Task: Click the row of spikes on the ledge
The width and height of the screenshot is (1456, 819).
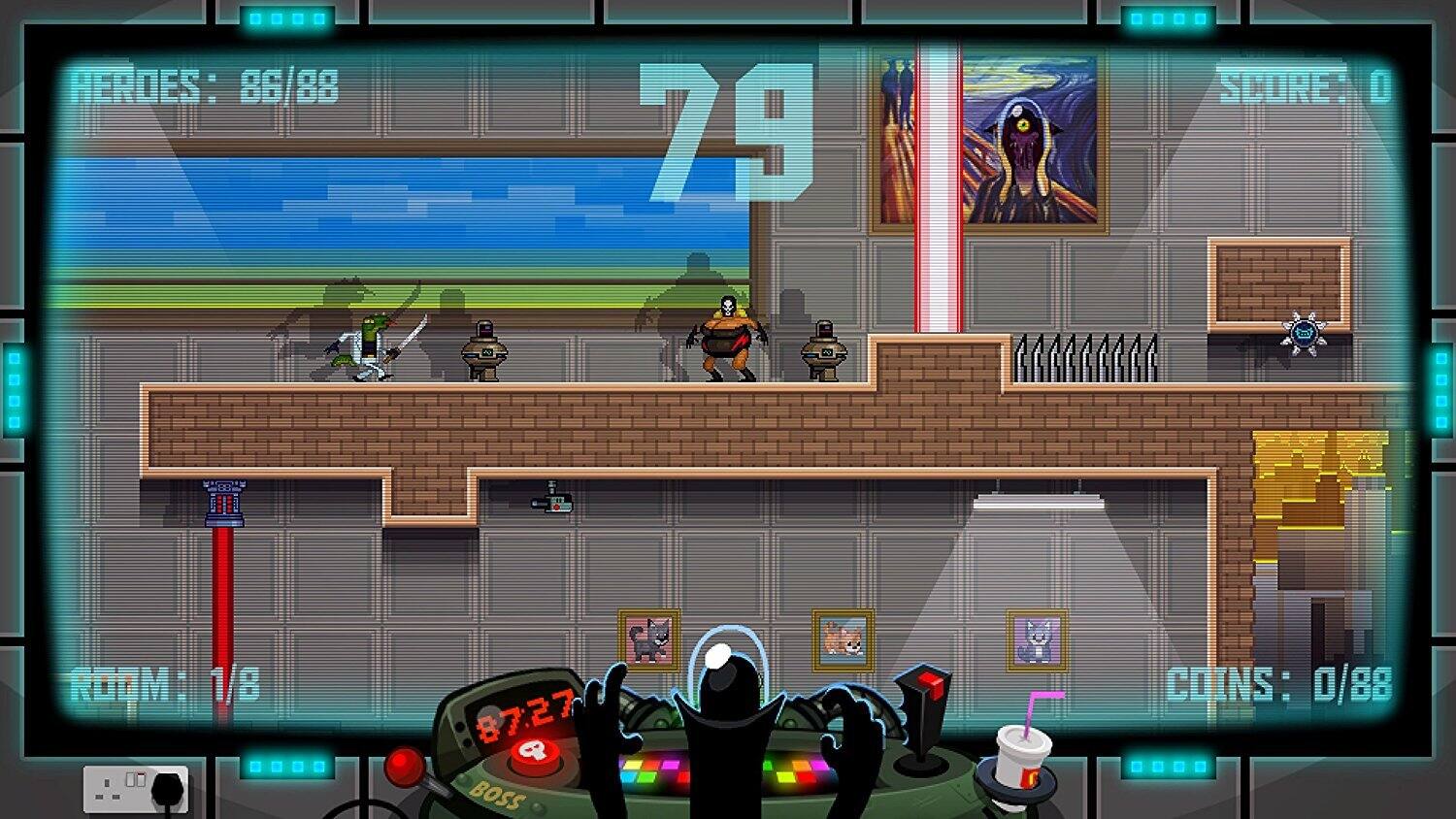Action: (x=1087, y=357)
